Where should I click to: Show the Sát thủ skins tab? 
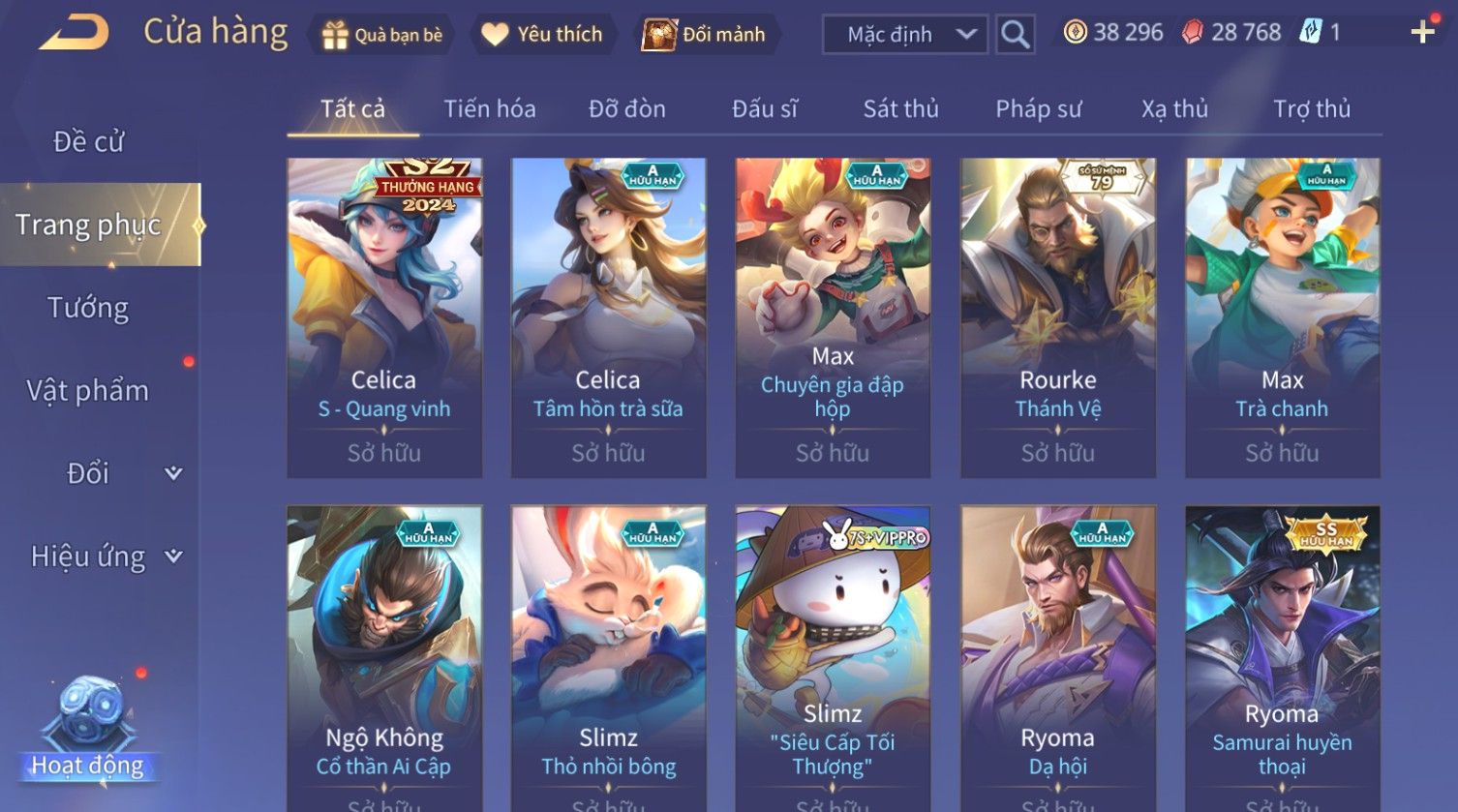(x=900, y=108)
